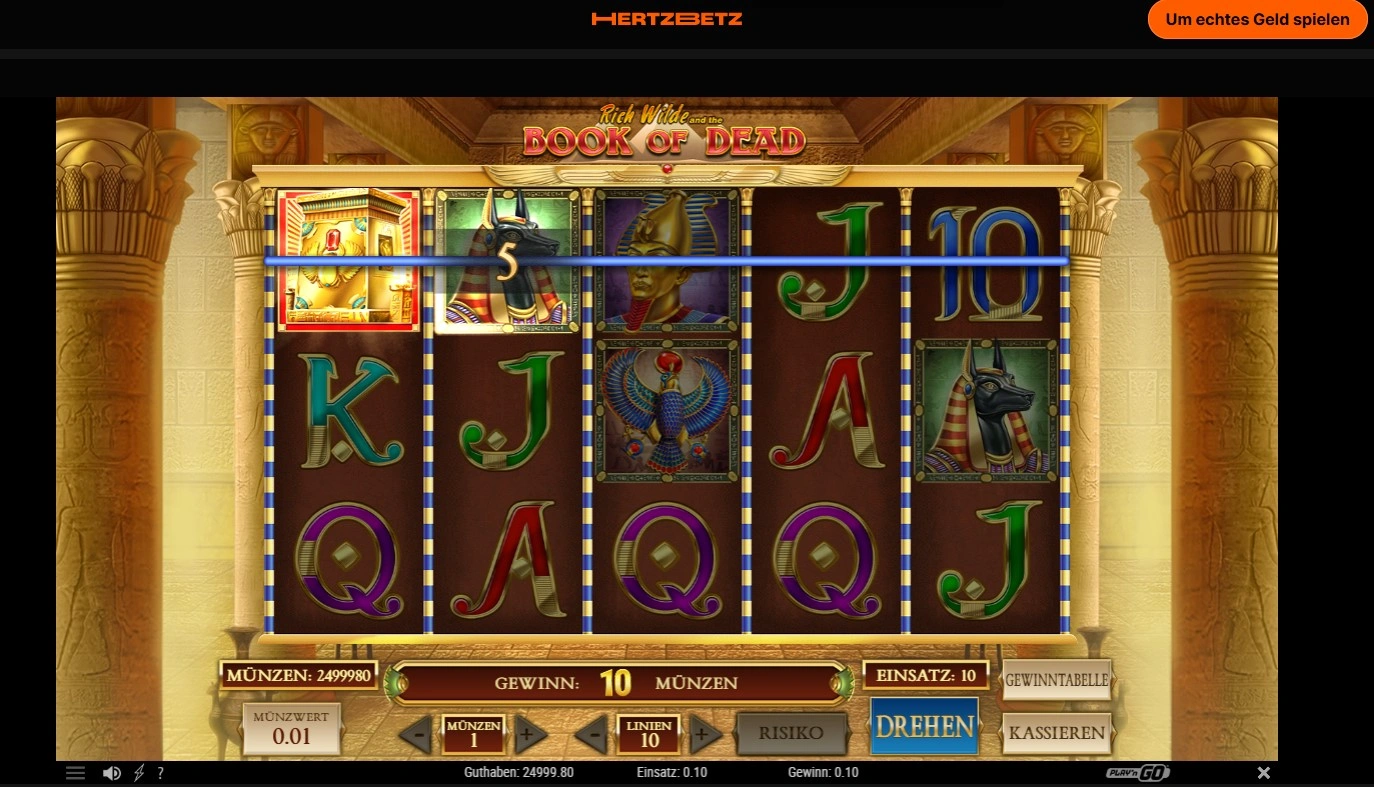
Task: Toggle the sound speaker icon
Action: [x=112, y=773]
